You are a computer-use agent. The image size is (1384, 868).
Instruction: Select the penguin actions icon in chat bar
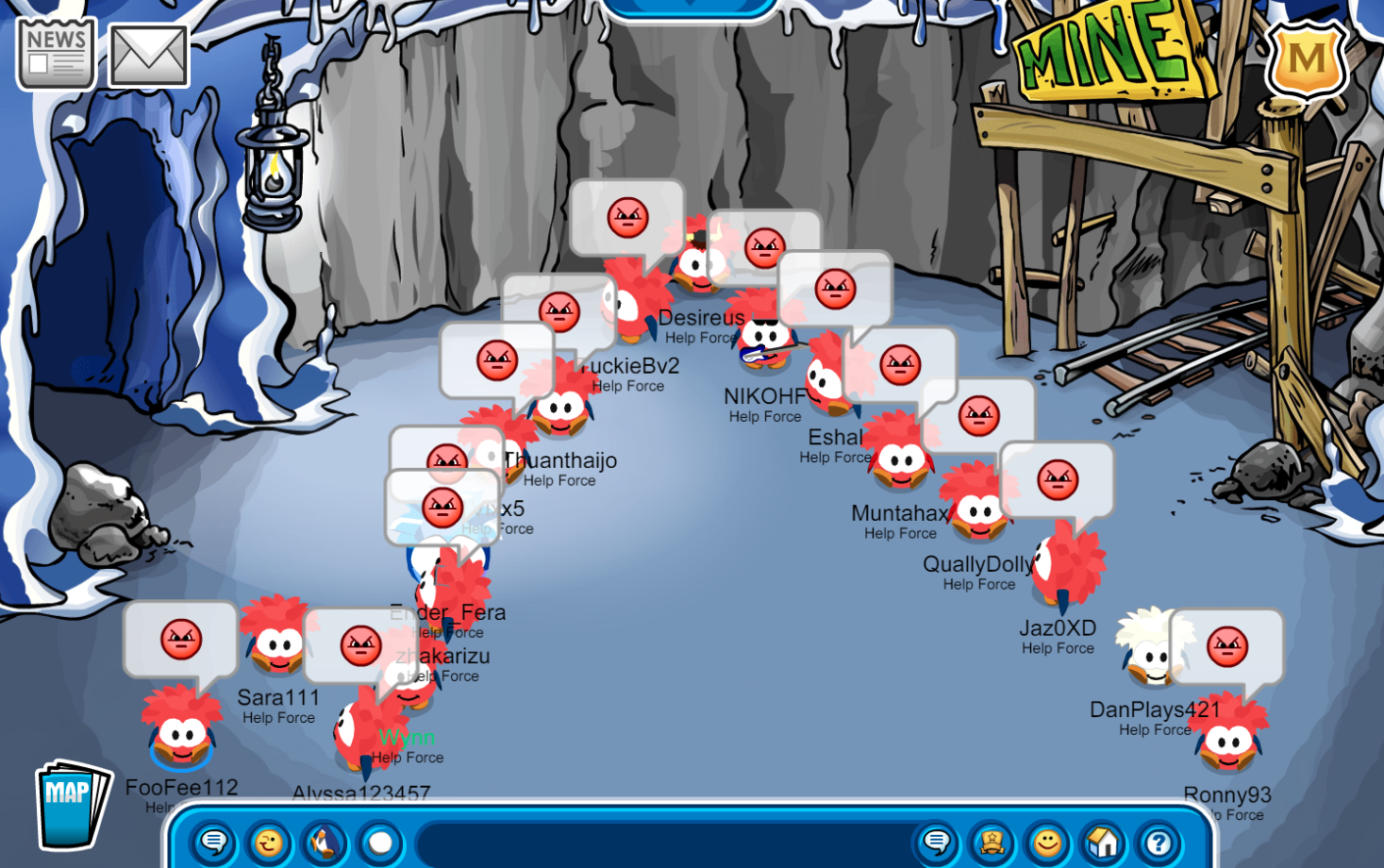click(322, 843)
